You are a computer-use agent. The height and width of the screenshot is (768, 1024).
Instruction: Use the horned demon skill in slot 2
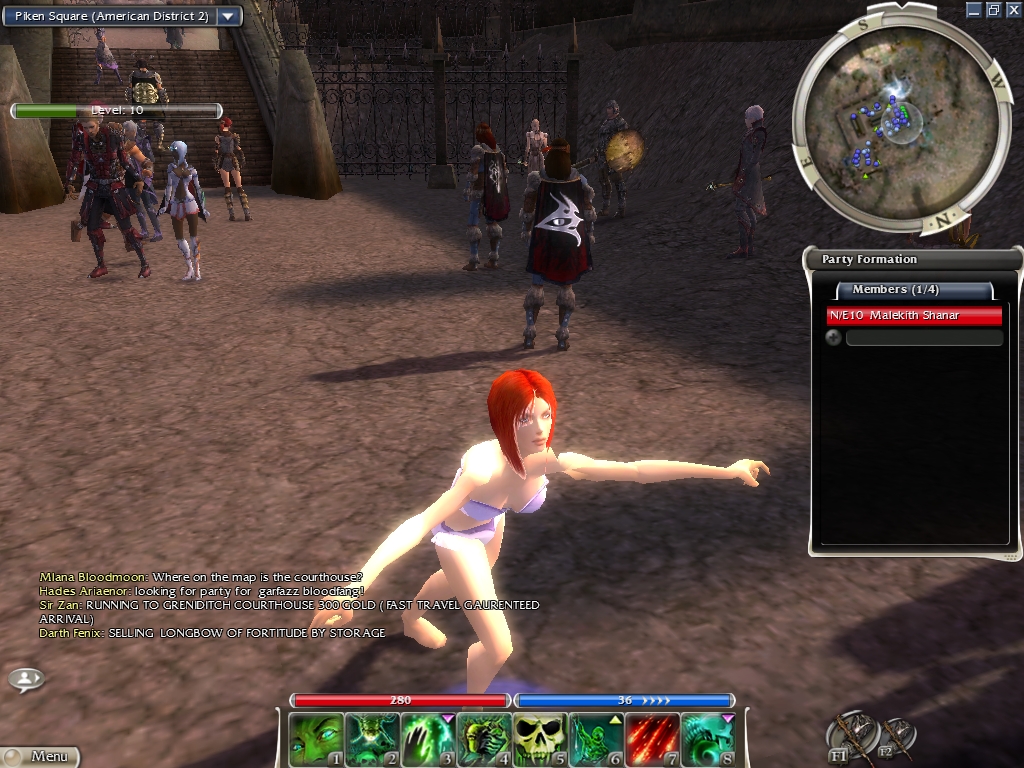point(372,739)
